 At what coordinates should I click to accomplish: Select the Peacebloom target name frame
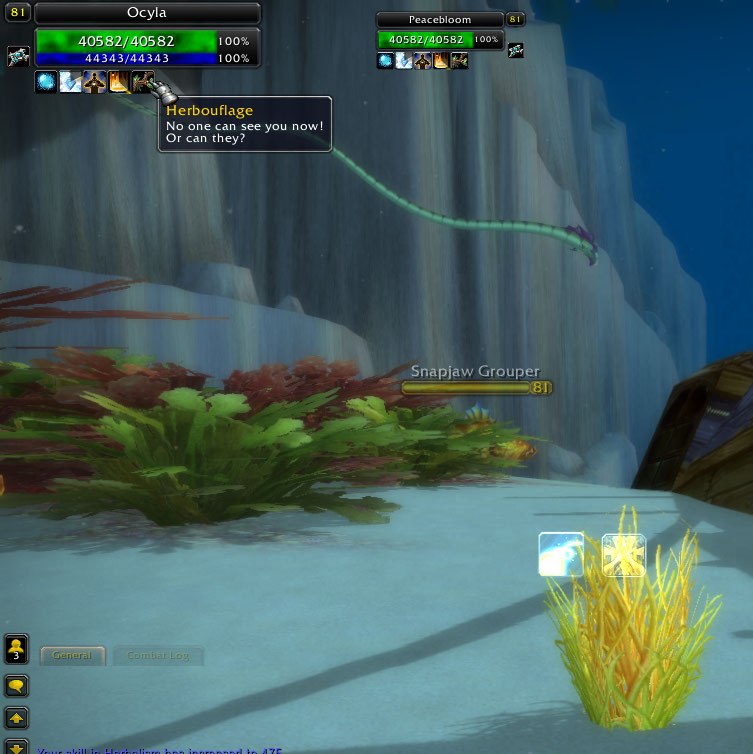point(439,20)
